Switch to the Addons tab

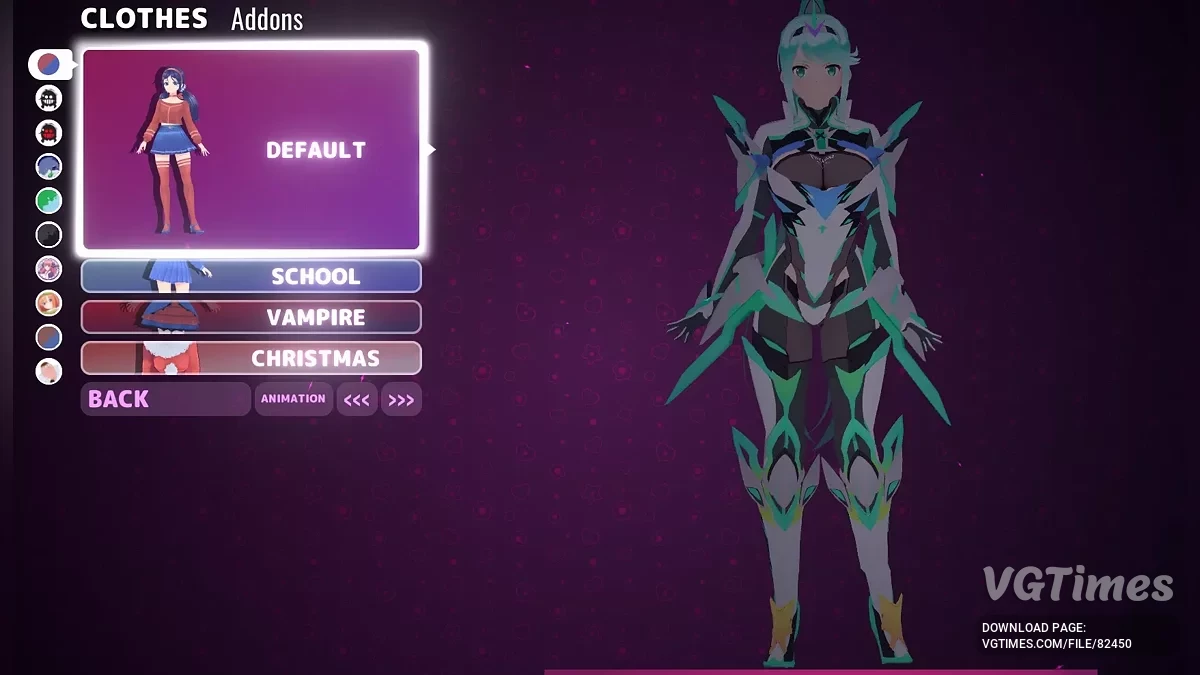tap(266, 19)
